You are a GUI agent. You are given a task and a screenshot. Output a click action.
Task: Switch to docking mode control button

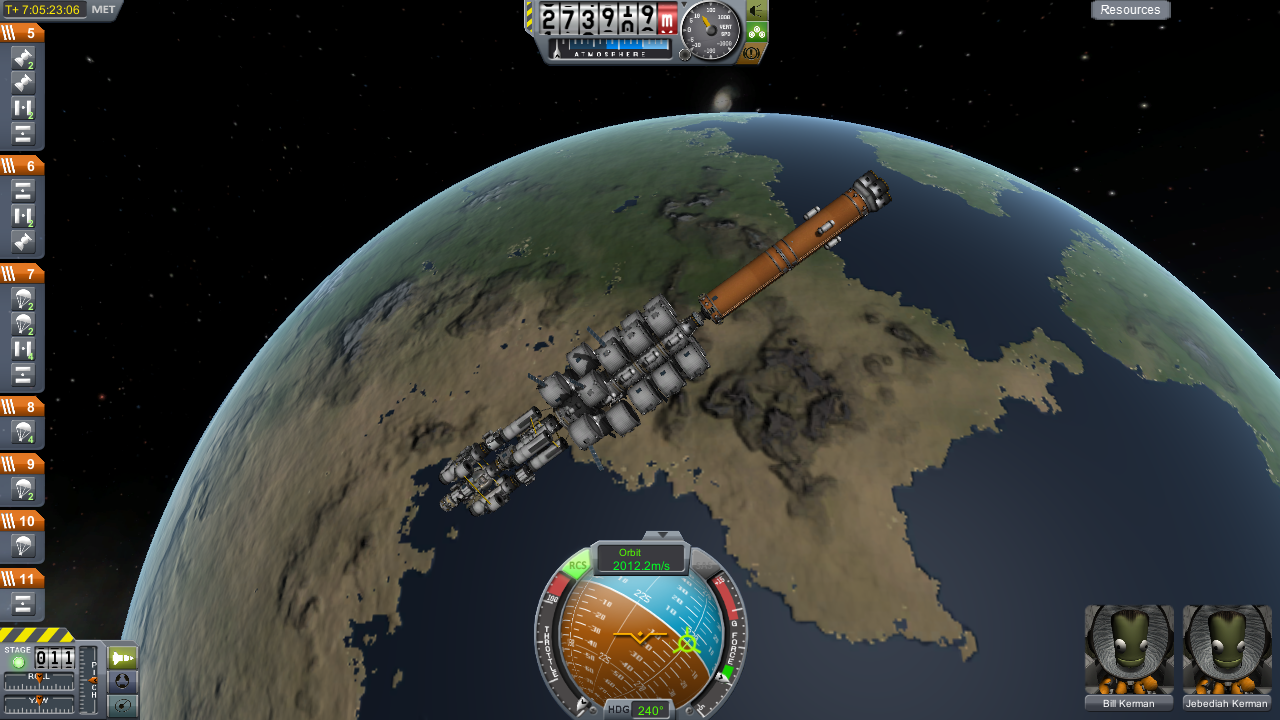[122, 682]
